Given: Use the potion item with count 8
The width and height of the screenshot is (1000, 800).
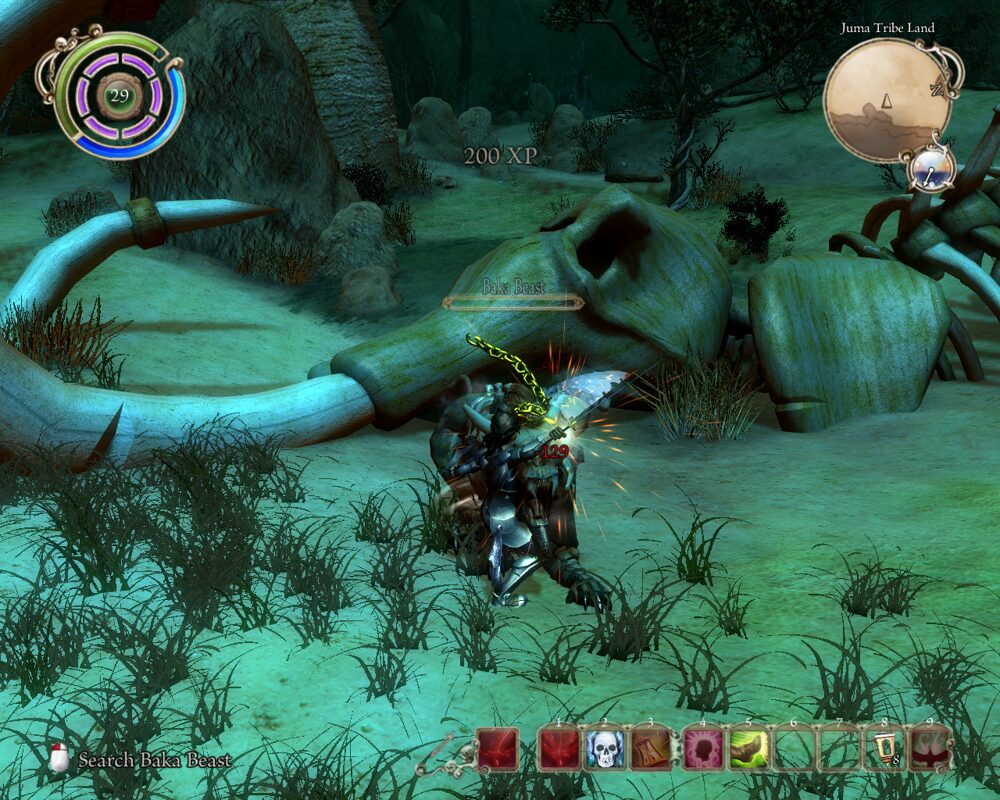Looking at the screenshot, I should [884, 747].
